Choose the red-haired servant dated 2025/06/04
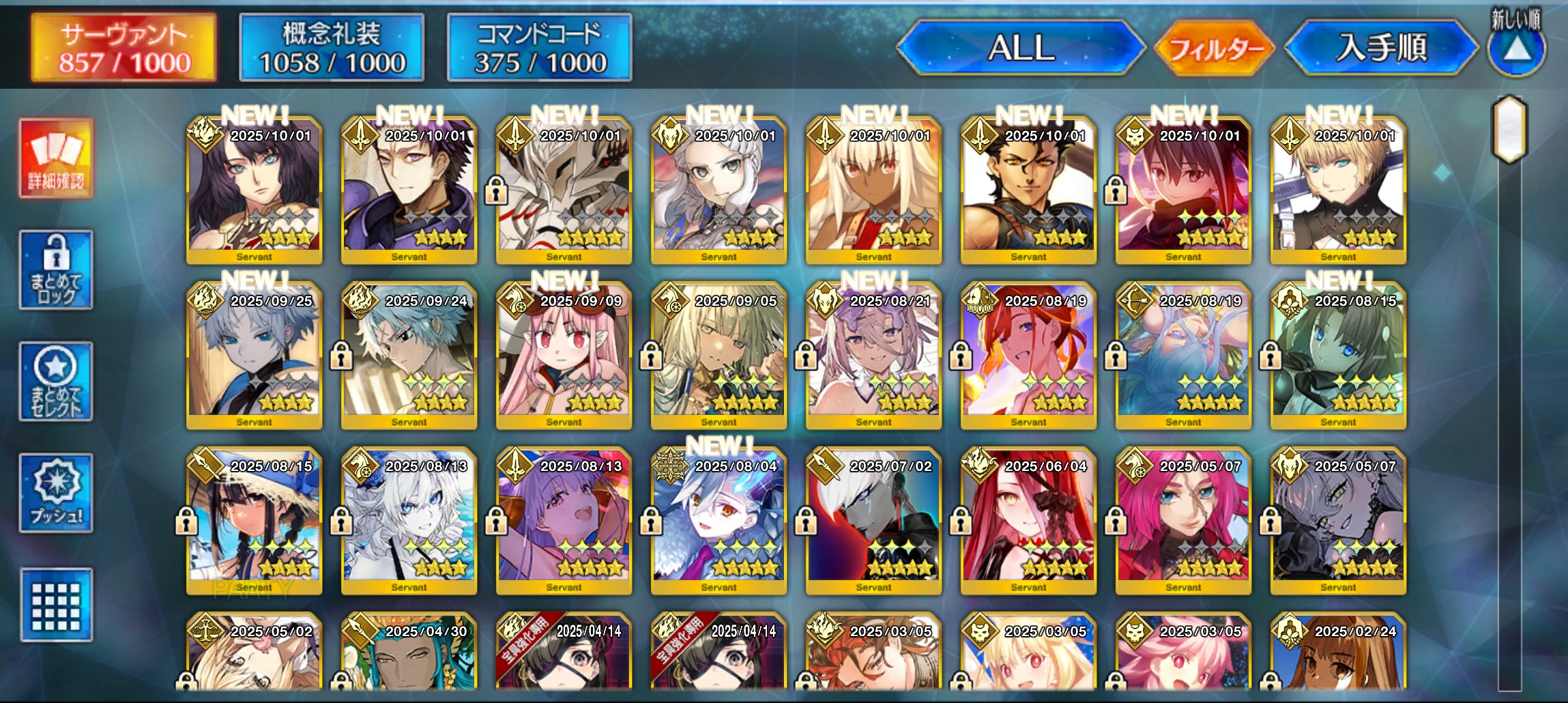 1028,520
